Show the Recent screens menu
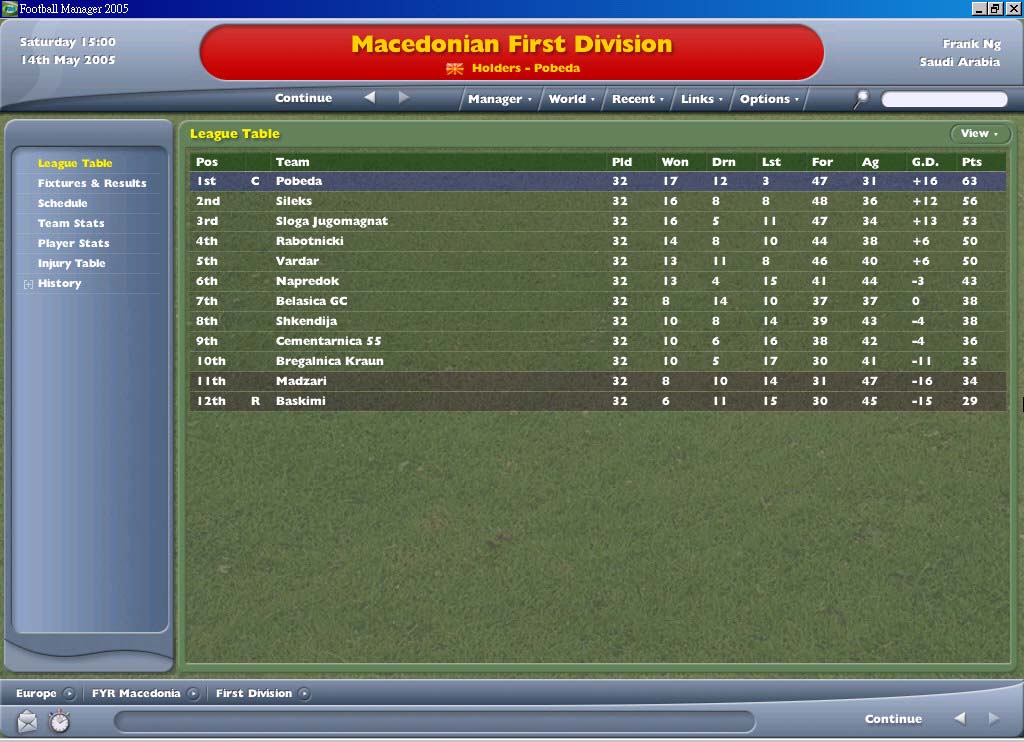 638,99
